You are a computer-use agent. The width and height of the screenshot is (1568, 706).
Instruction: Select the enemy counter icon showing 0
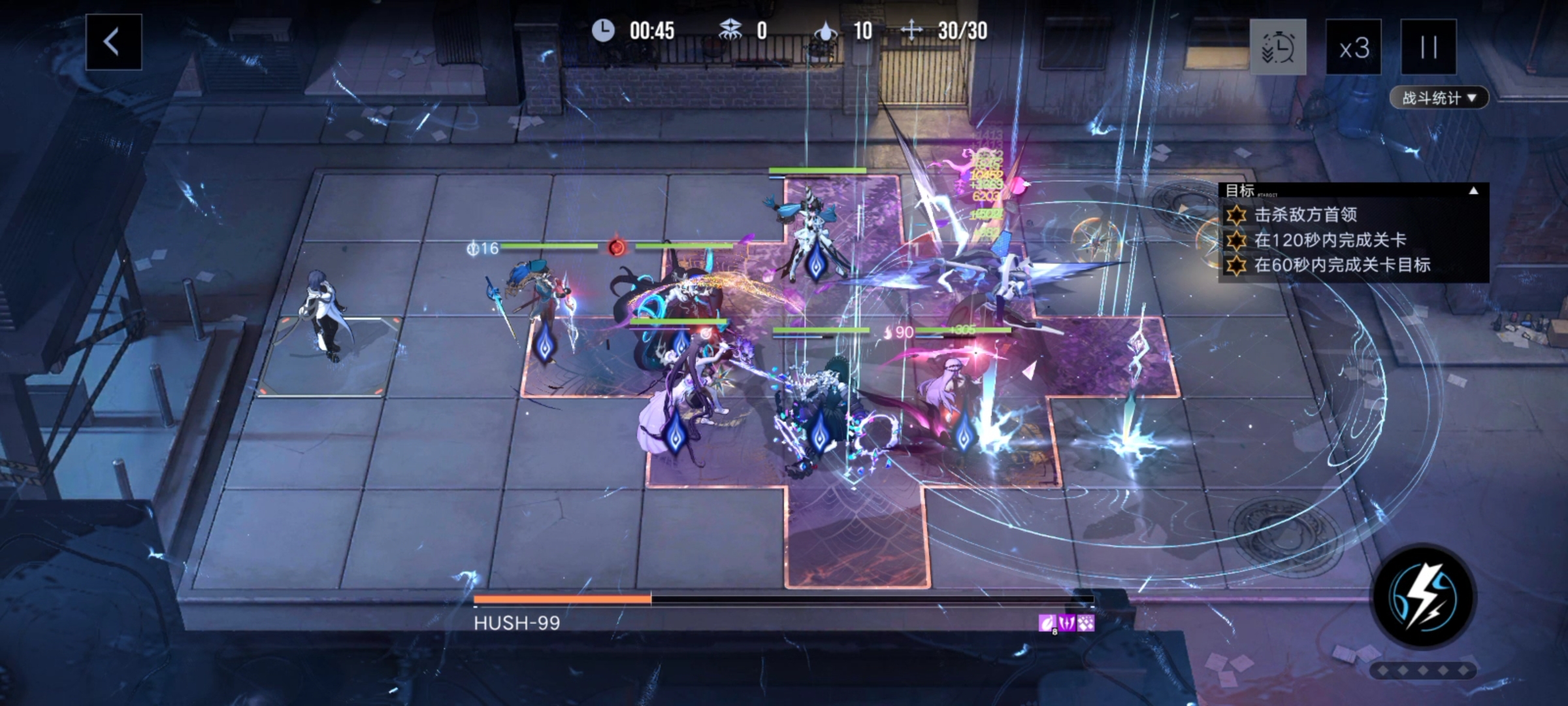coord(732,29)
